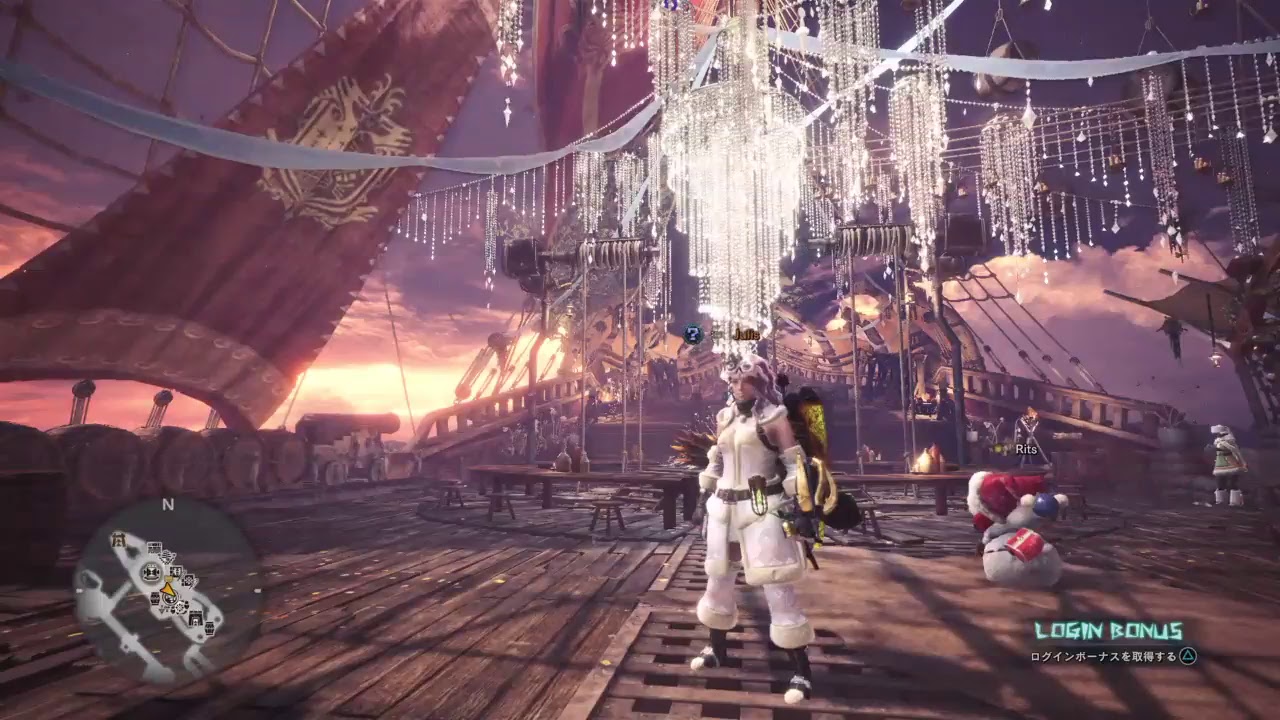Click the torii gate icon on the minimap

point(118,538)
